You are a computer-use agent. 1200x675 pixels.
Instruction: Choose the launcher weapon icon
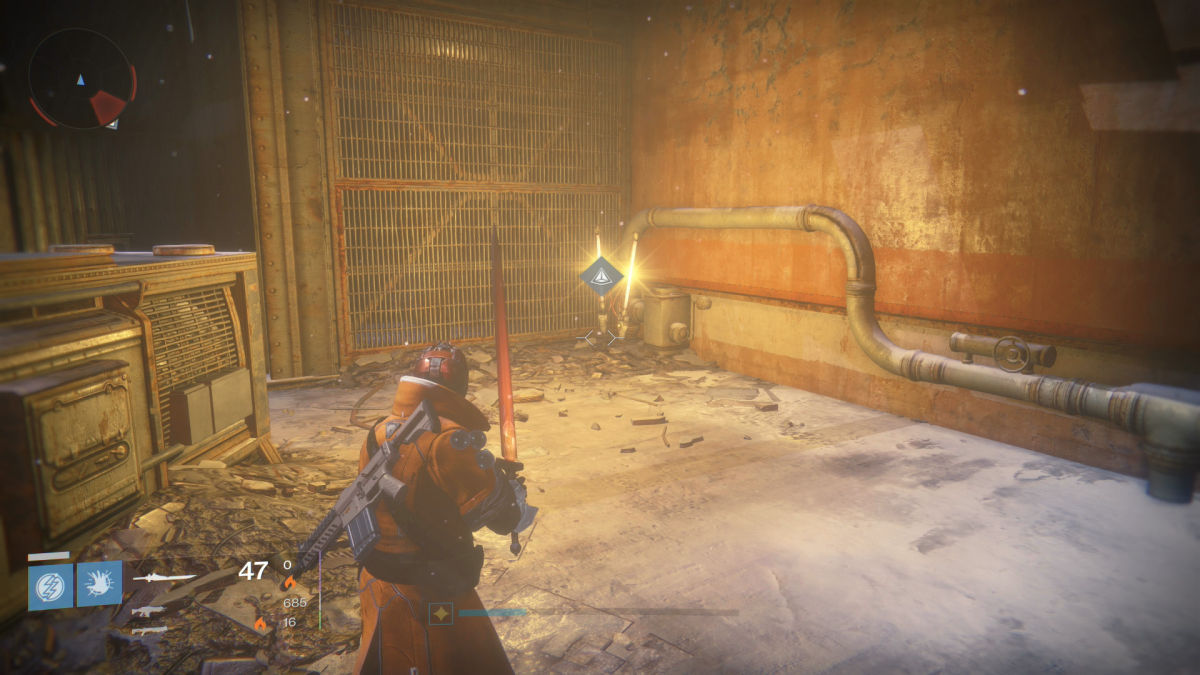pyautogui.click(x=147, y=630)
